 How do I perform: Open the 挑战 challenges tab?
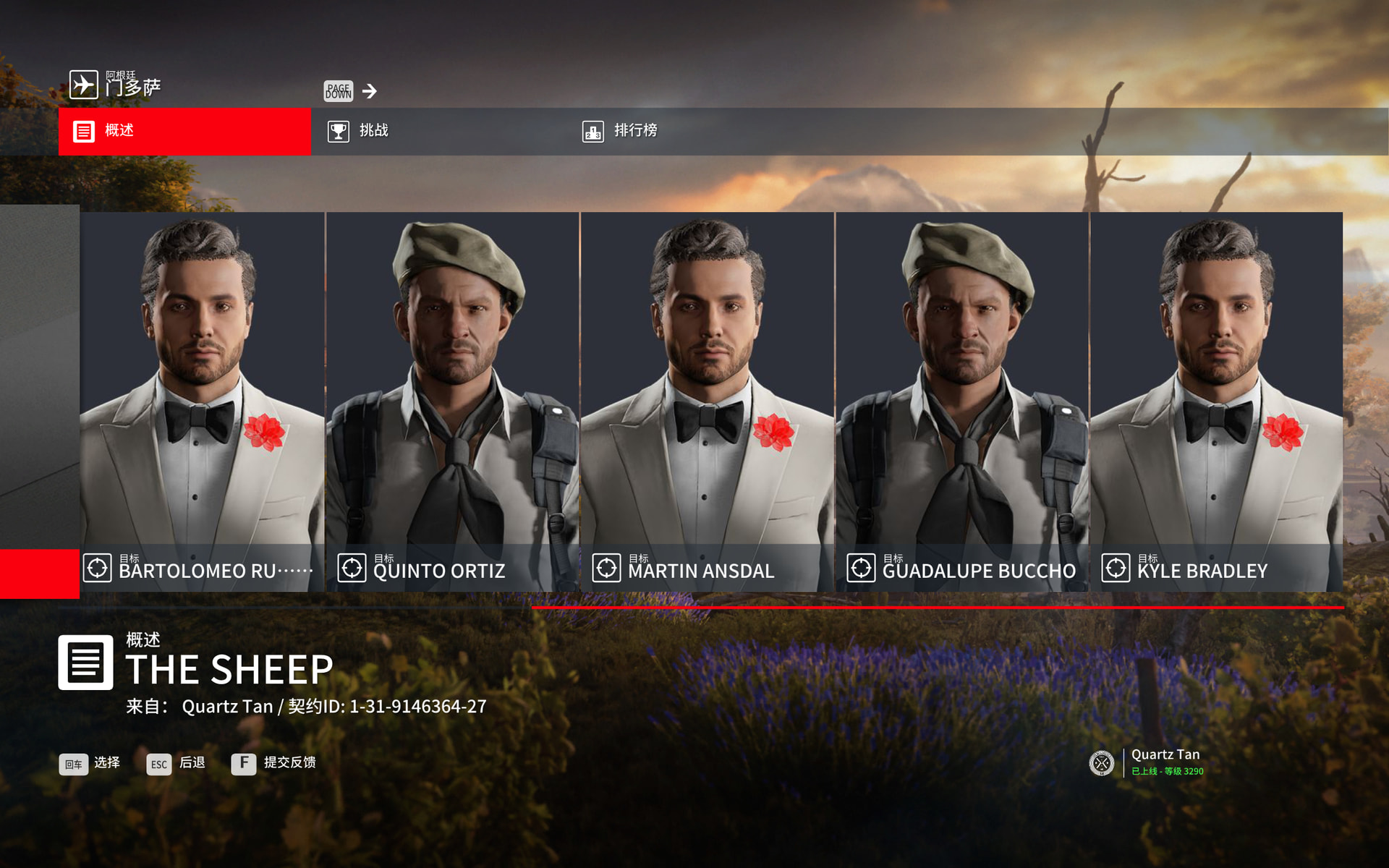point(438,131)
